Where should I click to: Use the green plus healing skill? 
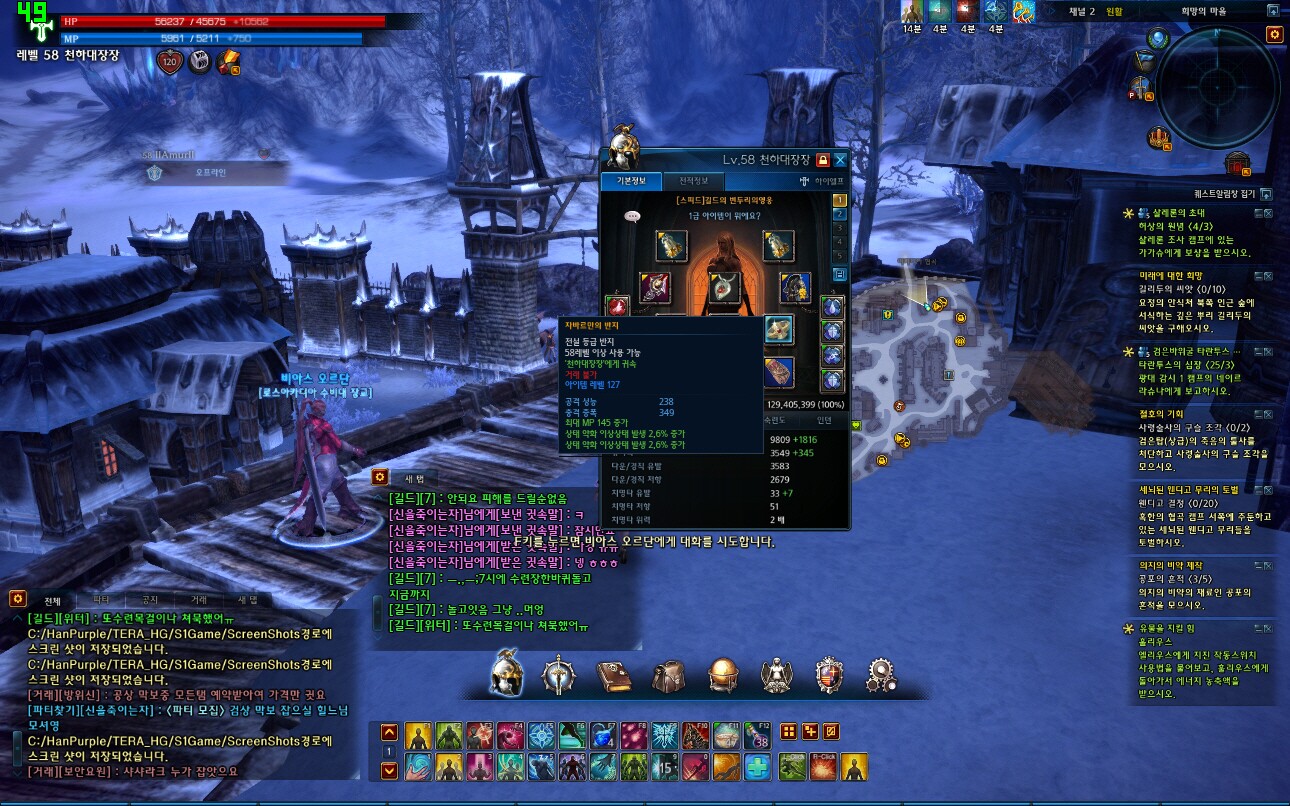pyautogui.click(x=759, y=767)
